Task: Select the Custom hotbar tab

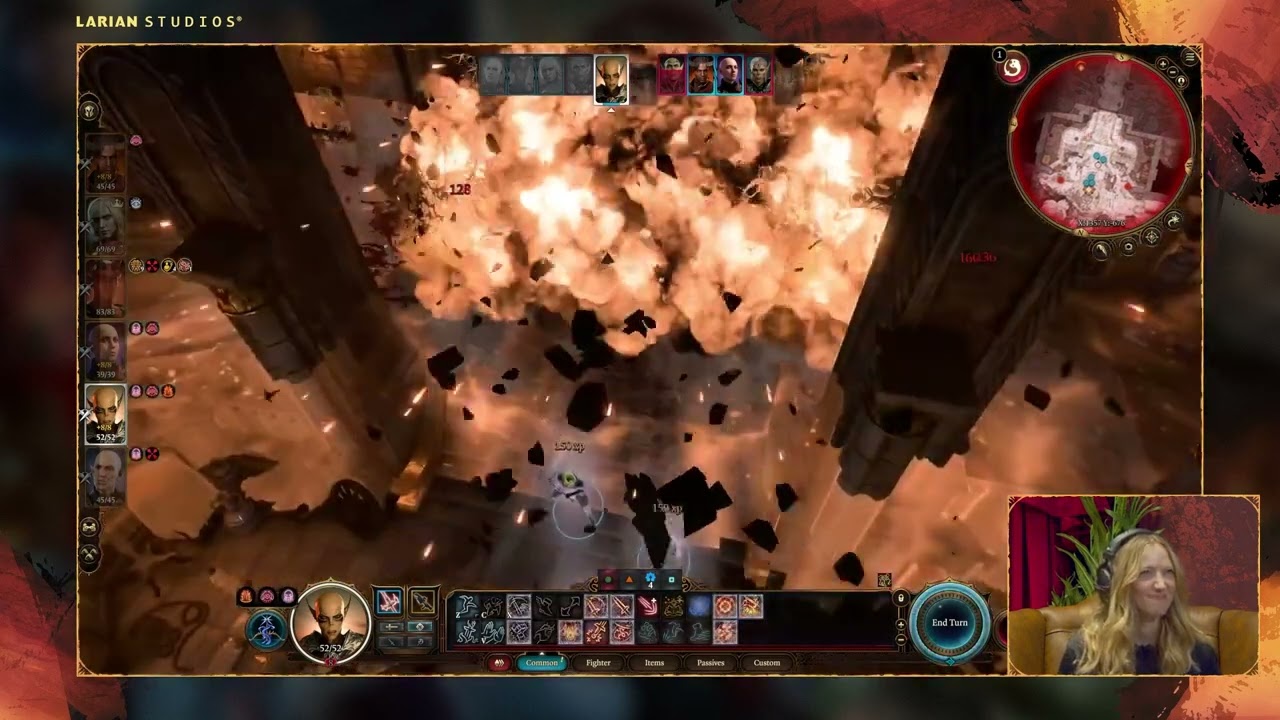Action: tap(767, 662)
